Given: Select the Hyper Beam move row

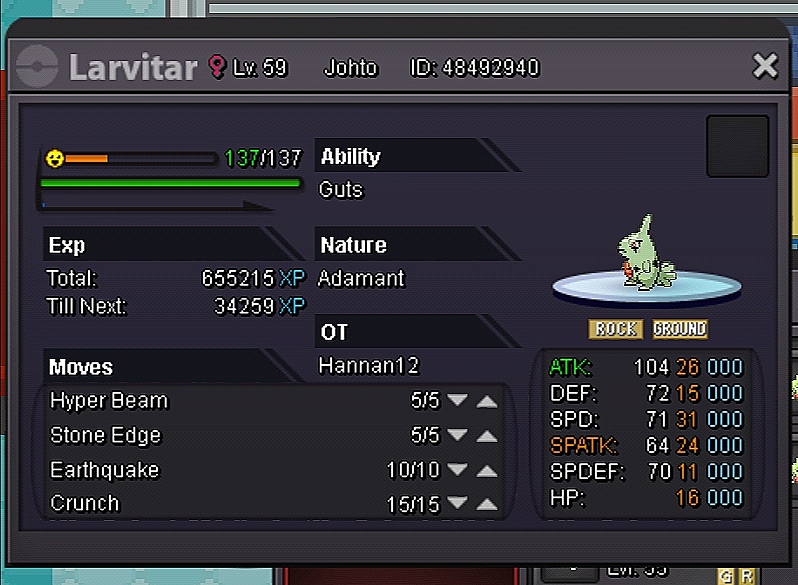Looking at the screenshot, I should pyautogui.click(x=109, y=401).
